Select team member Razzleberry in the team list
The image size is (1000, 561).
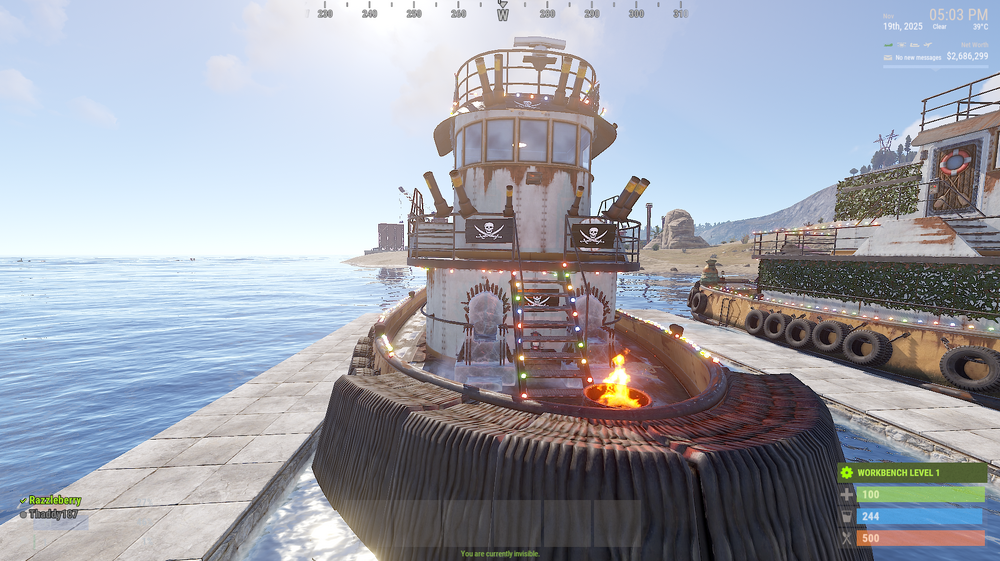click(x=54, y=500)
